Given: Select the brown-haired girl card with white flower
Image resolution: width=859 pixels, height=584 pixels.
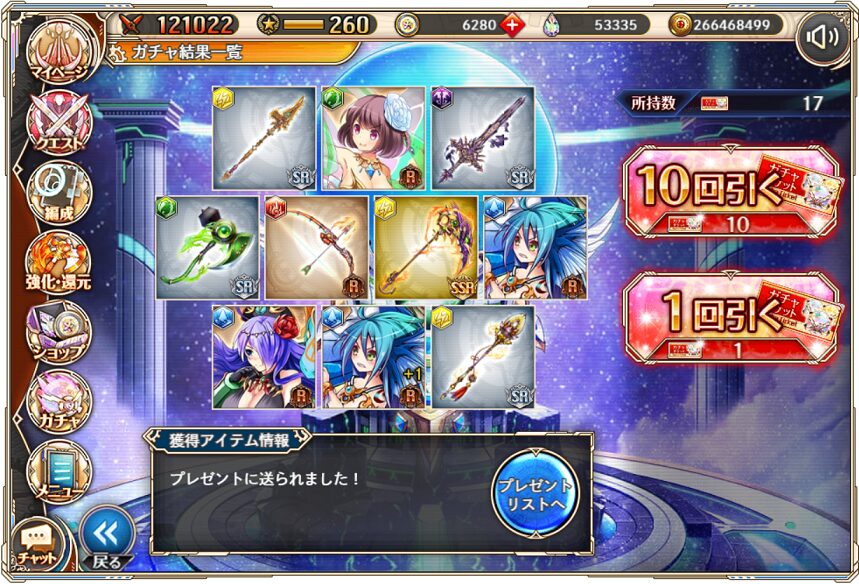Looking at the screenshot, I should 373,138.
